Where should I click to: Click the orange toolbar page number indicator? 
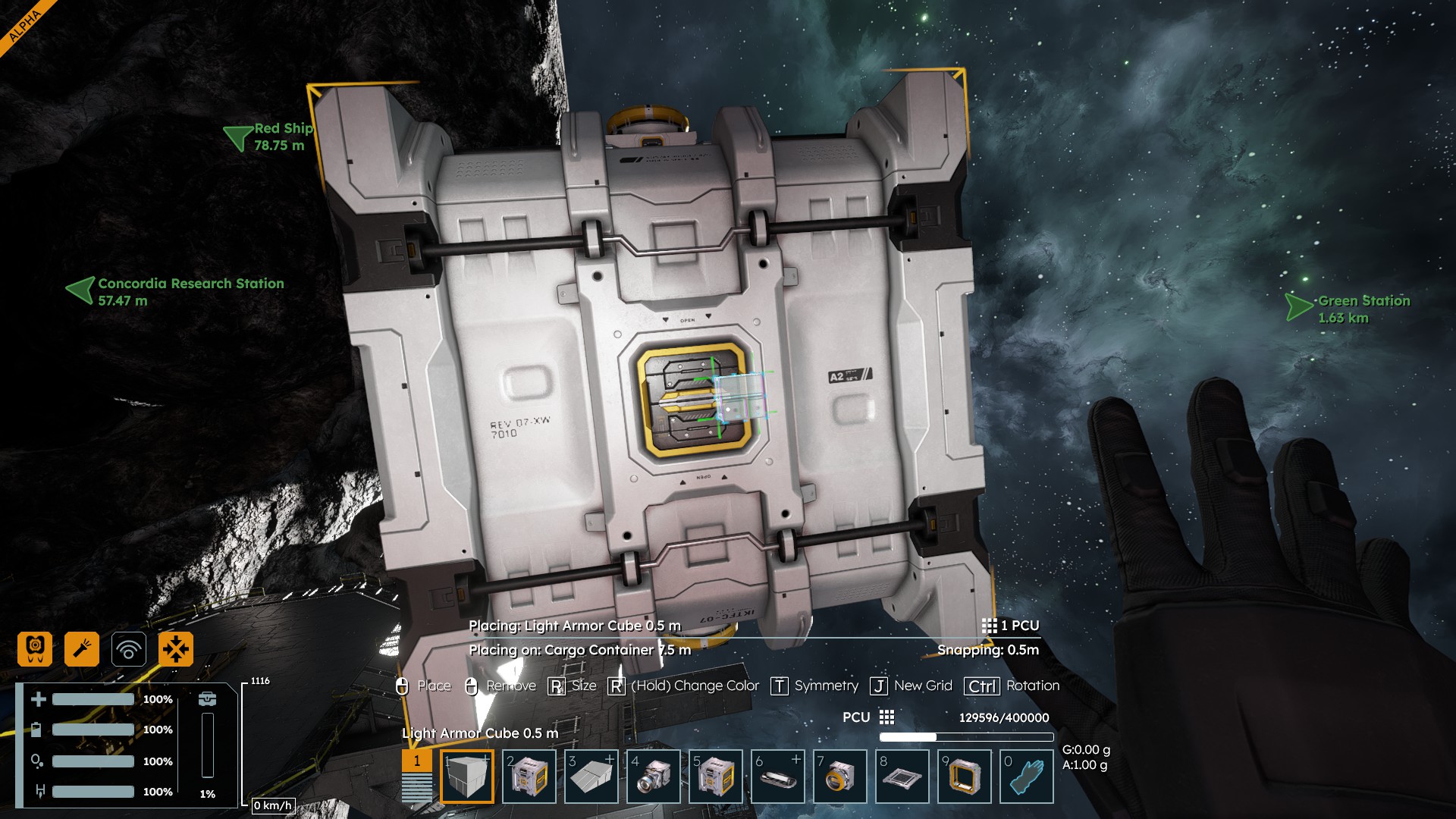click(x=416, y=761)
